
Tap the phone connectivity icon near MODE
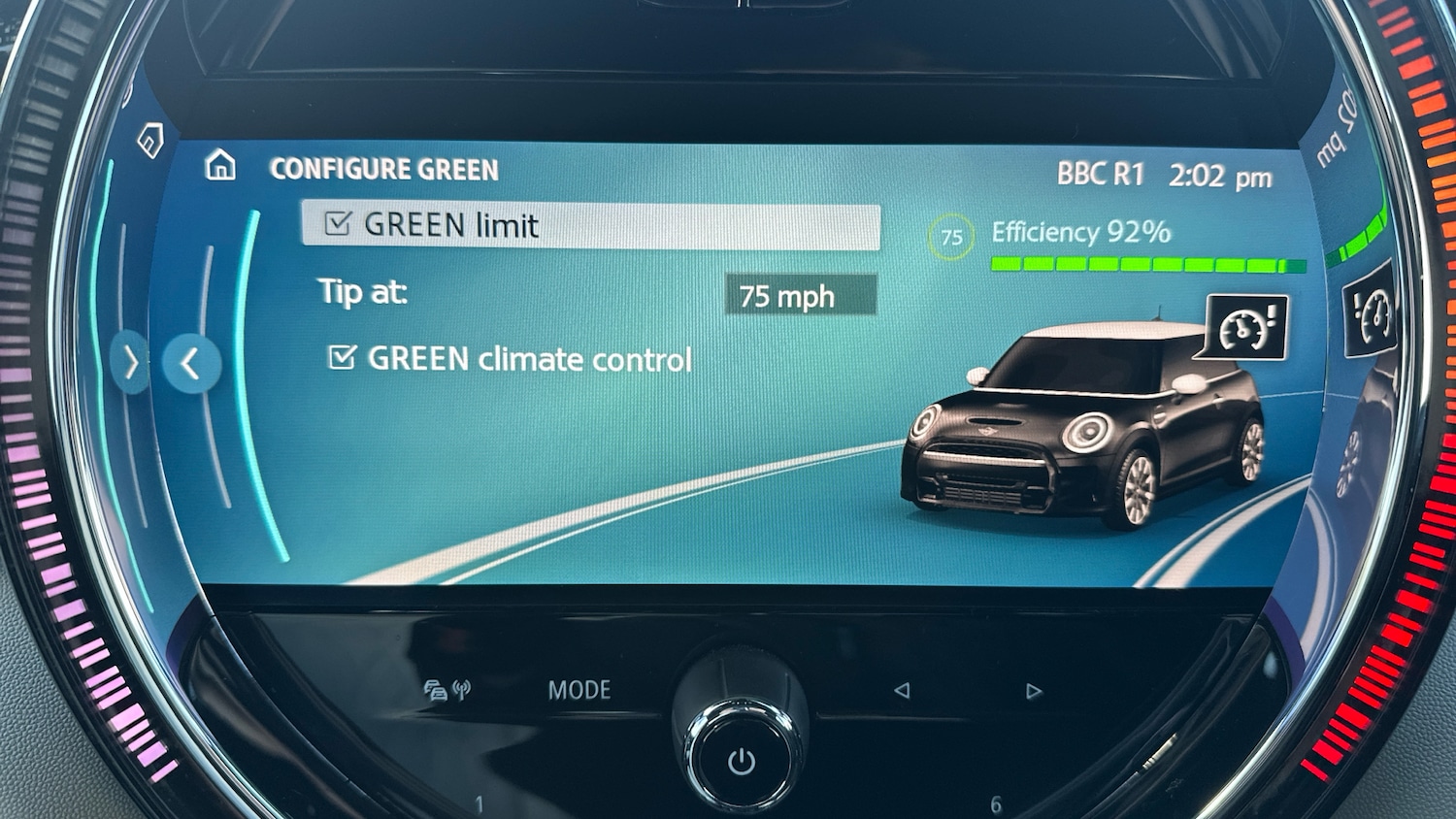pyautogui.click(x=447, y=688)
